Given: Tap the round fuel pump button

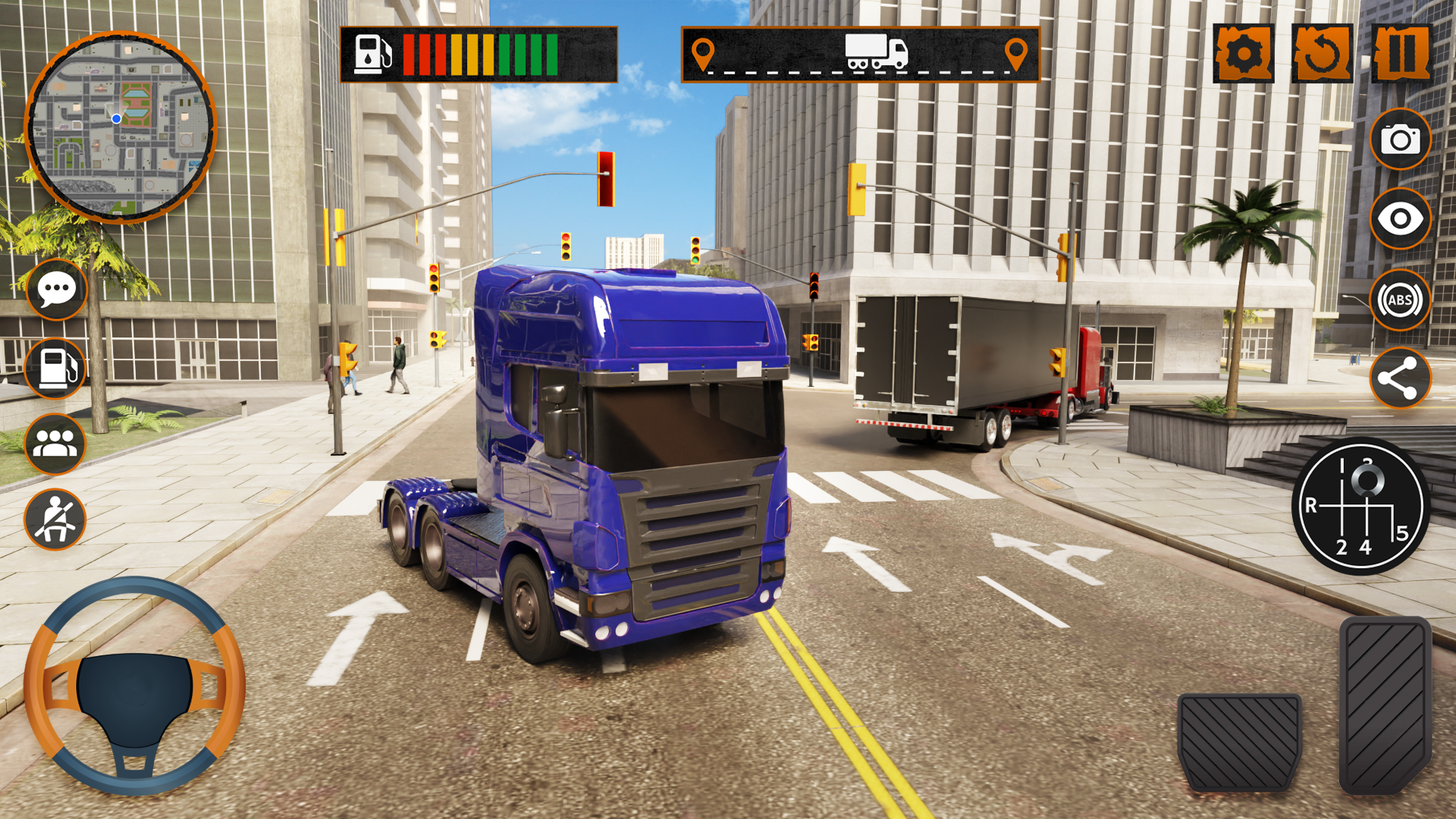Looking at the screenshot, I should click(x=55, y=369).
